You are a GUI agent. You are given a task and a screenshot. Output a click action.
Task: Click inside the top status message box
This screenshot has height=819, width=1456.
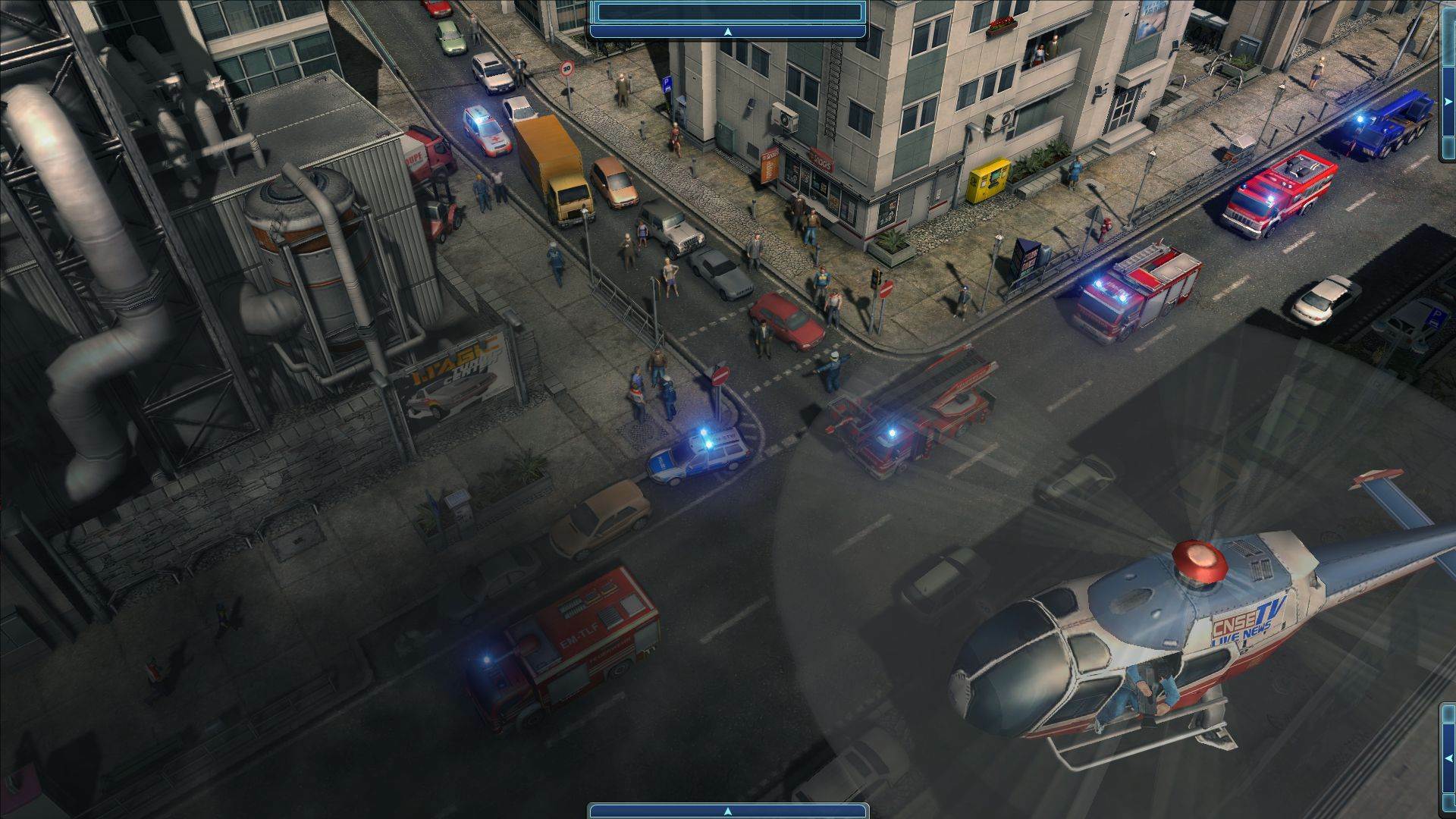point(726,11)
